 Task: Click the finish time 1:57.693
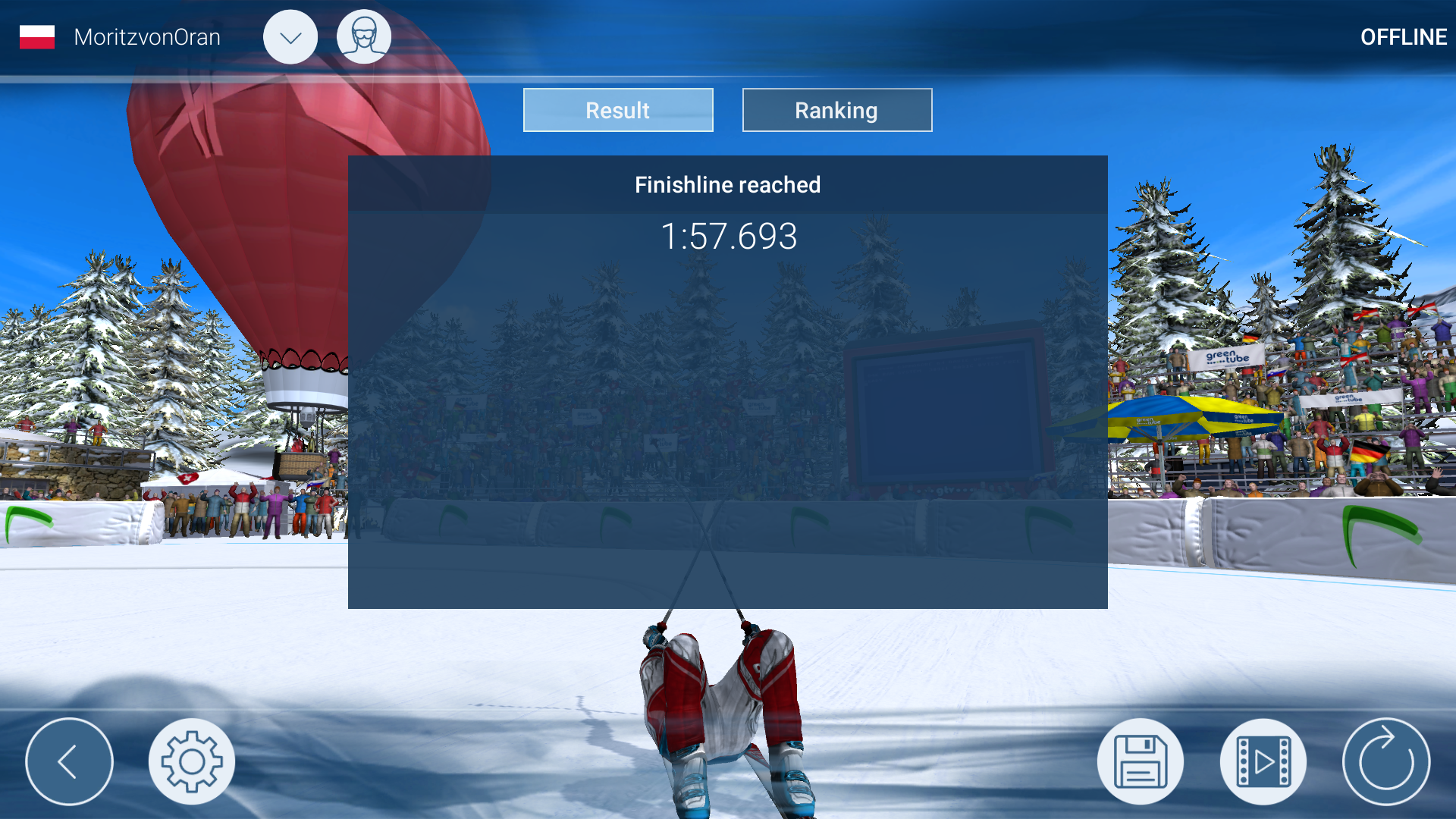tap(729, 236)
